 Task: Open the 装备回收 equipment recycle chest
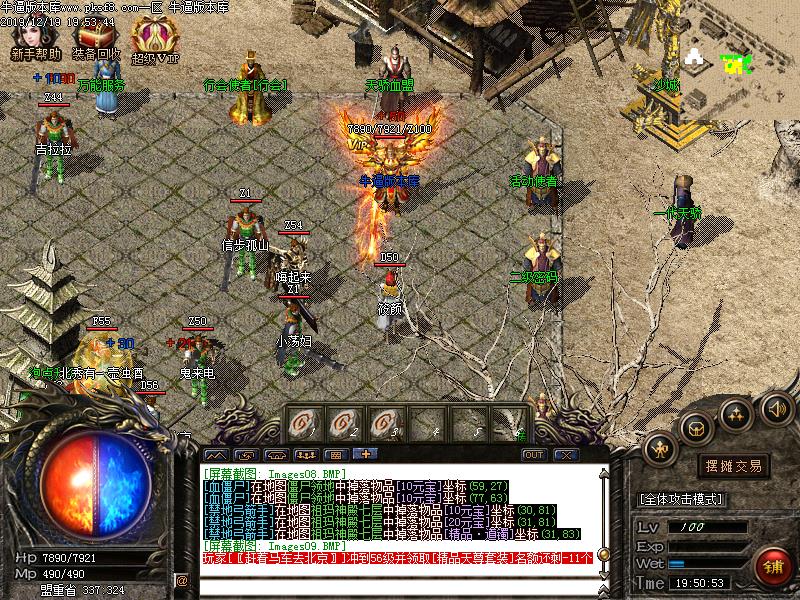[97, 38]
